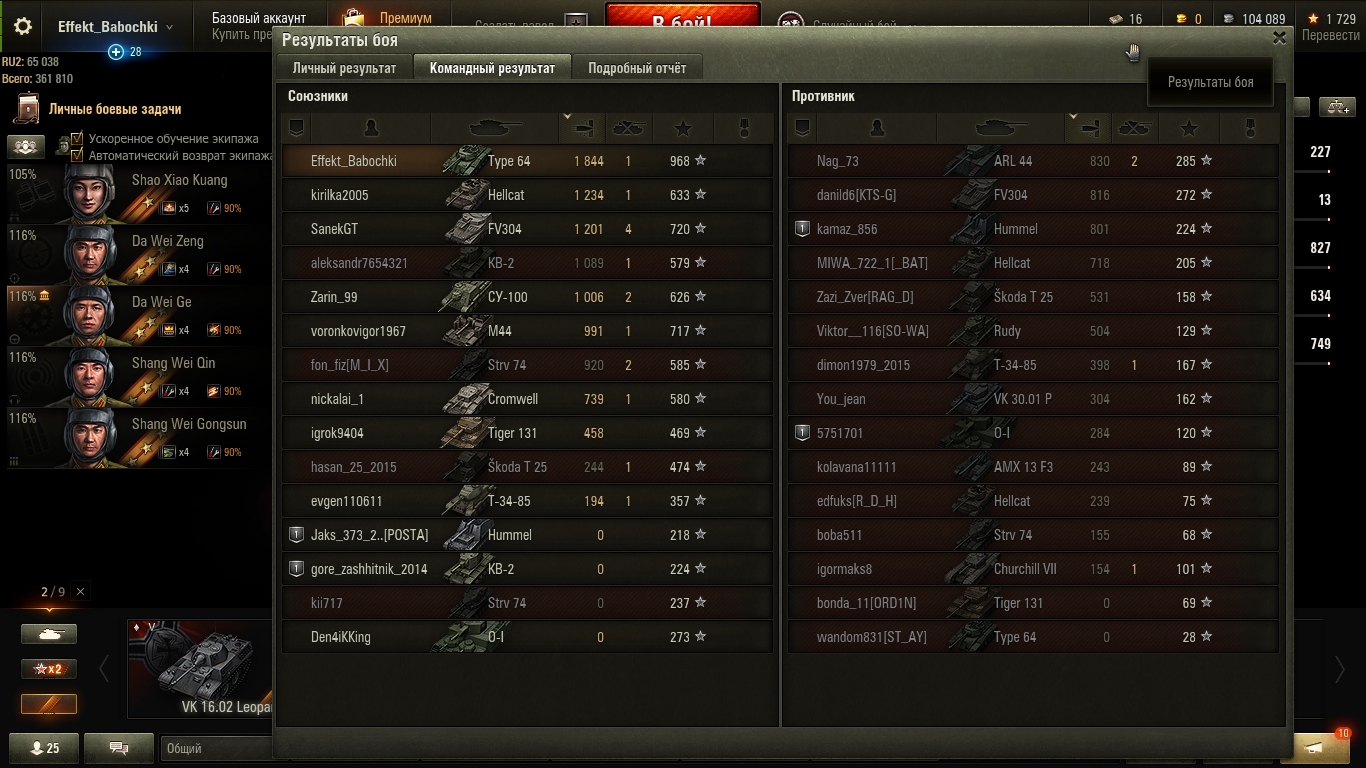Toggle Ускоренное обучение экипажа checkbox

77,139
